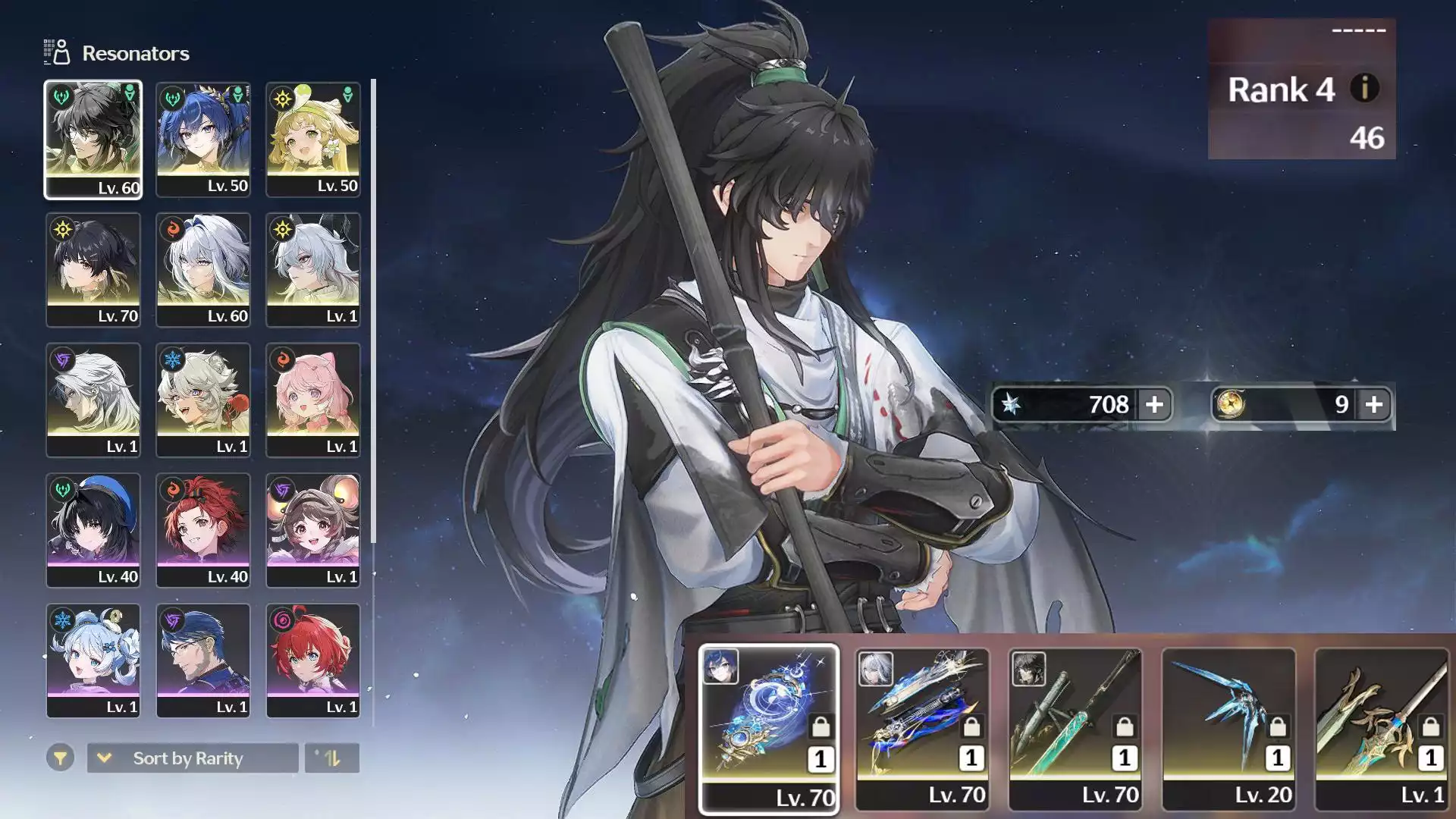The width and height of the screenshot is (1456, 819).
Task: Pick the blue crystal Lv. 20 weapon
Action: point(1228,729)
